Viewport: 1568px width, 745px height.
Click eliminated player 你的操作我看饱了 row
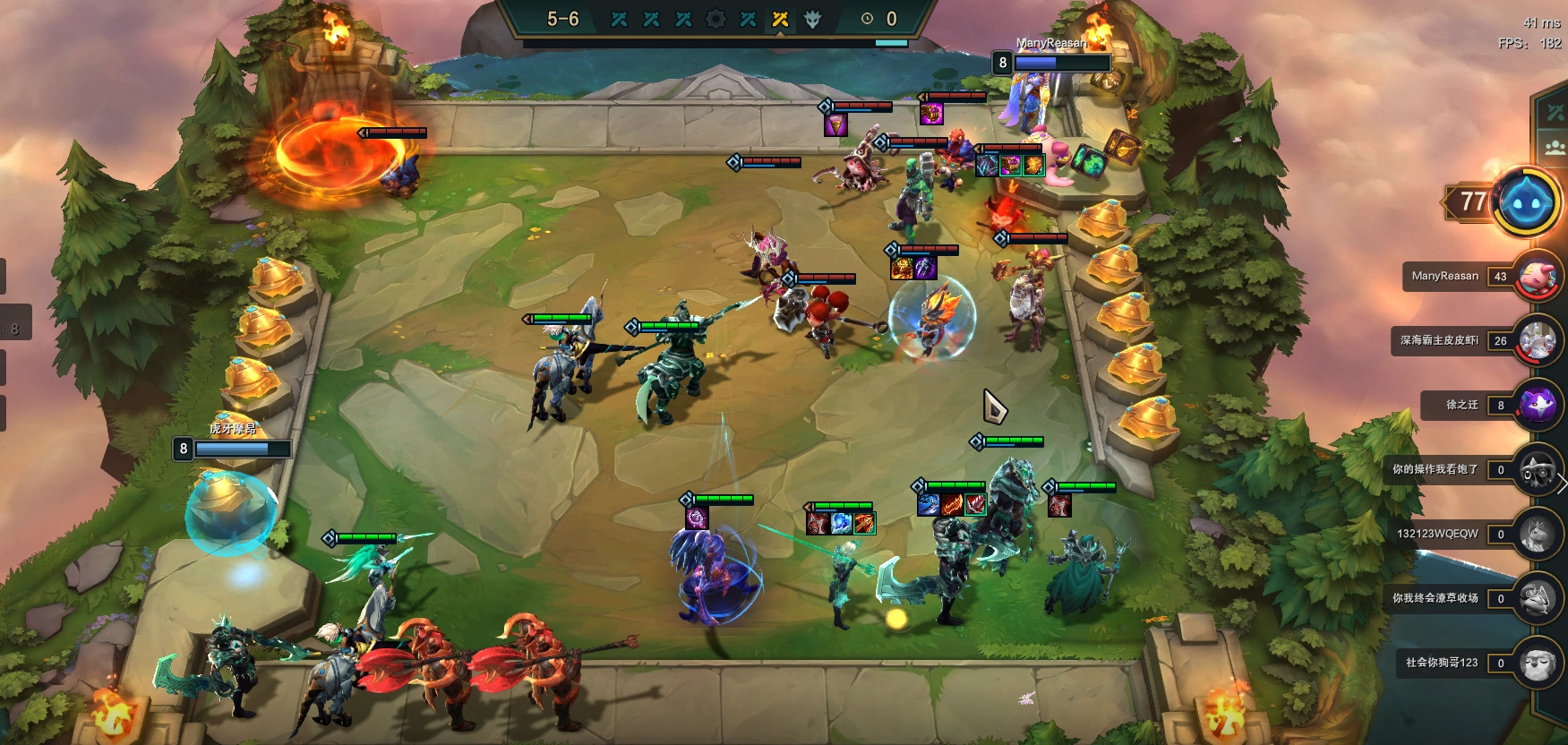tap(1469, 470)
